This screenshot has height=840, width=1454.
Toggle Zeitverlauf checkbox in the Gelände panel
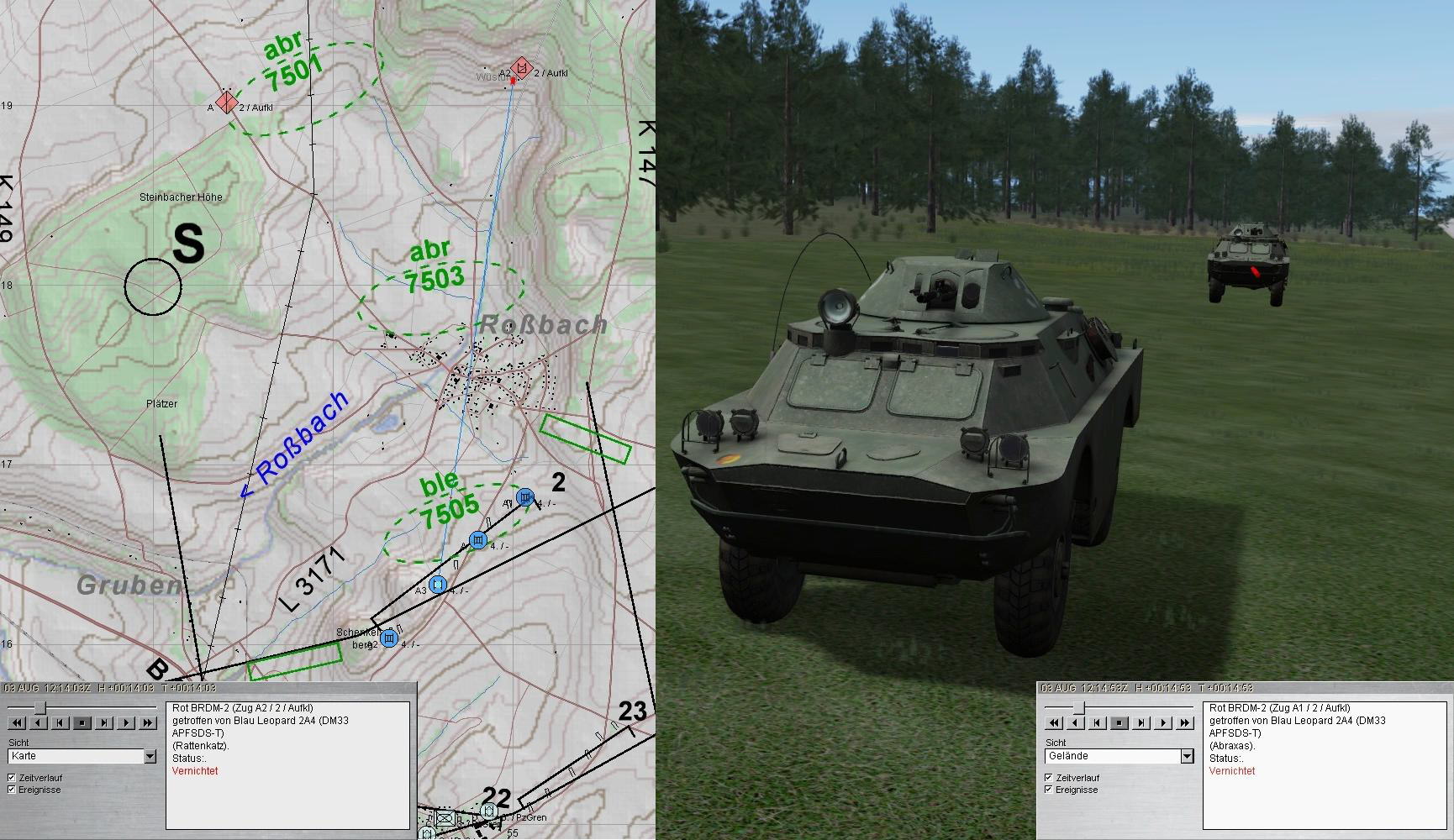coord(1049,778)
